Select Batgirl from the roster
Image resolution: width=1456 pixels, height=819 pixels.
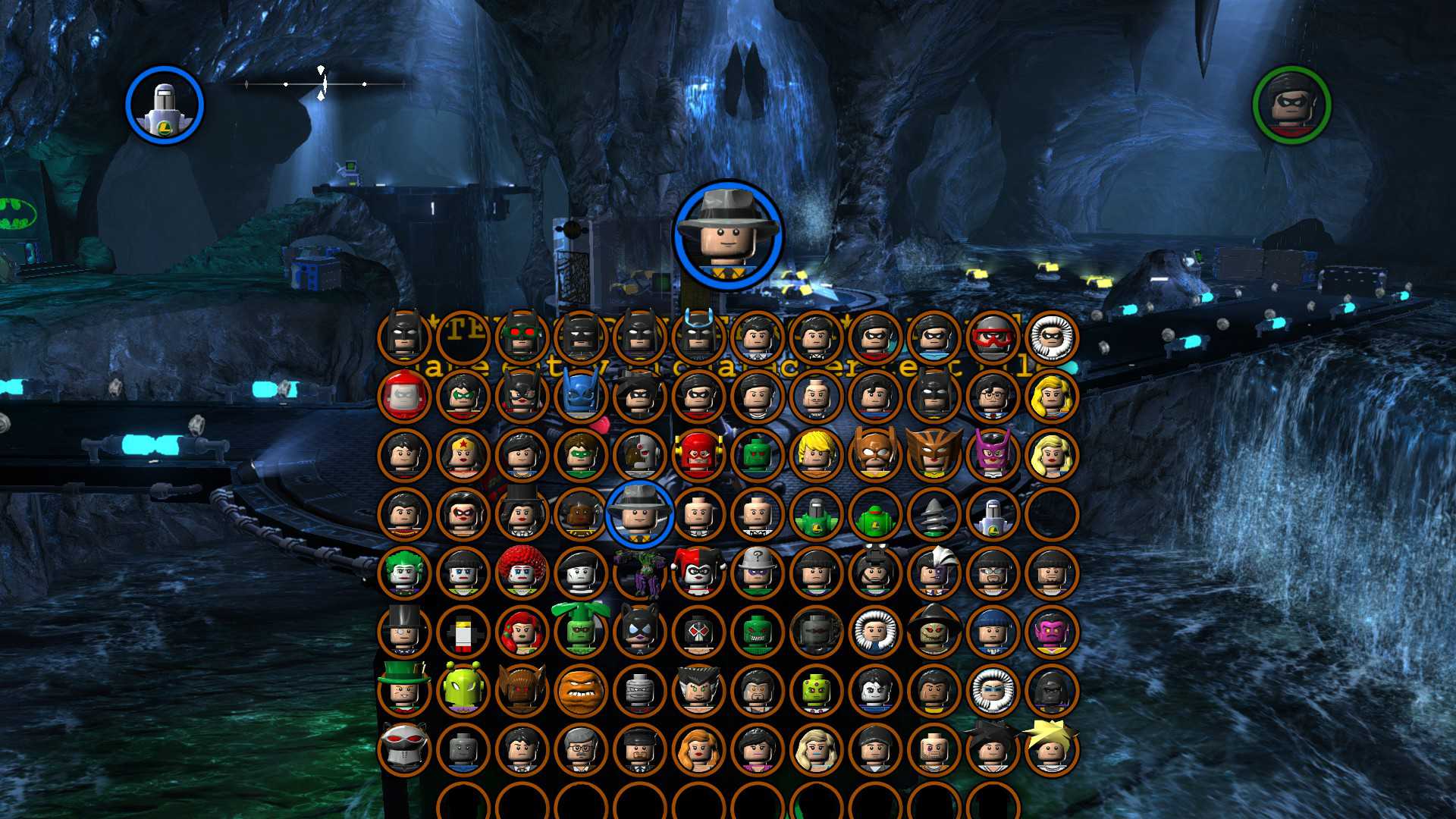click(522, 396)
